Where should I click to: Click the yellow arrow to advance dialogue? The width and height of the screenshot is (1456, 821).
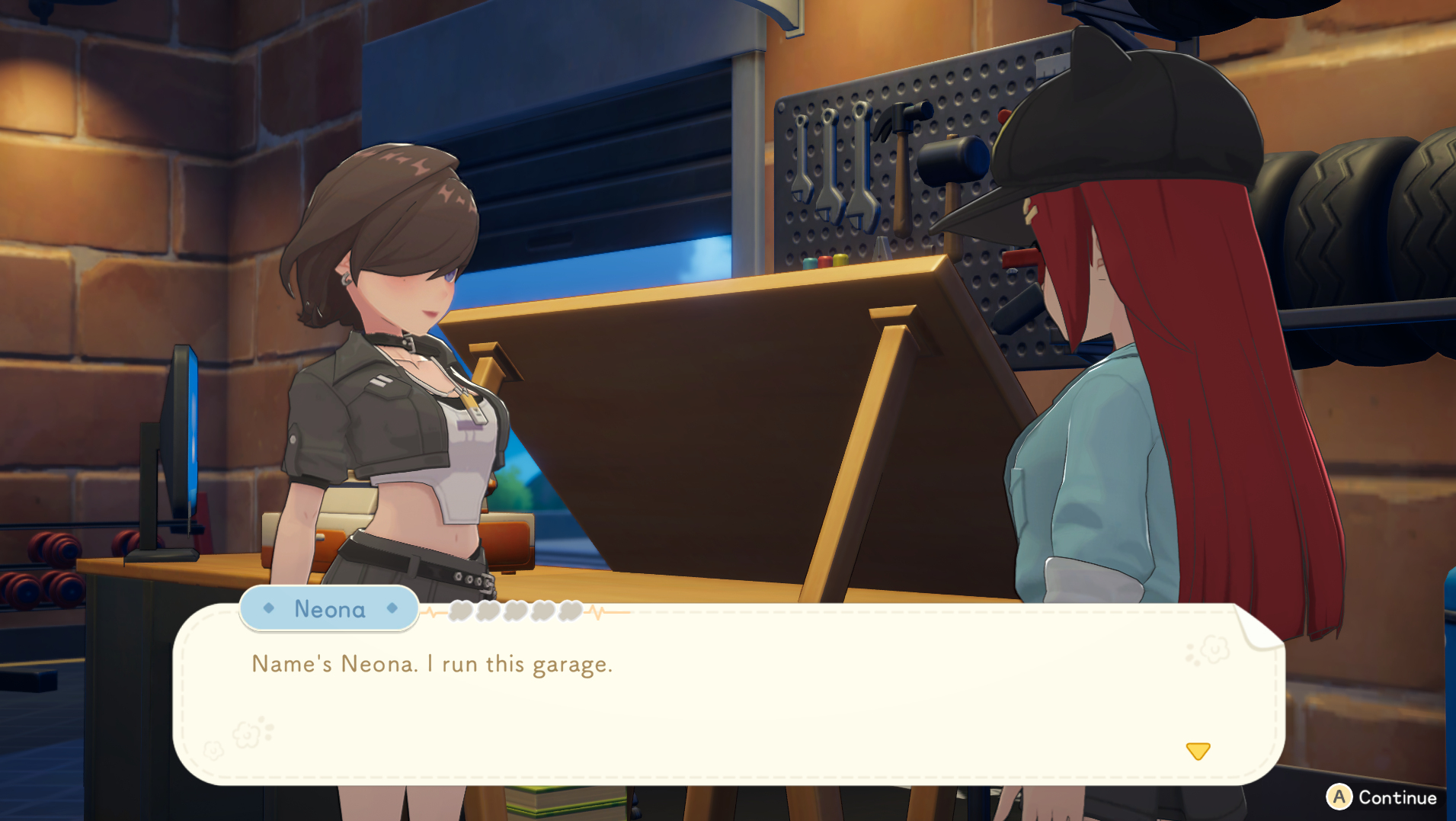pos(1198,752)
